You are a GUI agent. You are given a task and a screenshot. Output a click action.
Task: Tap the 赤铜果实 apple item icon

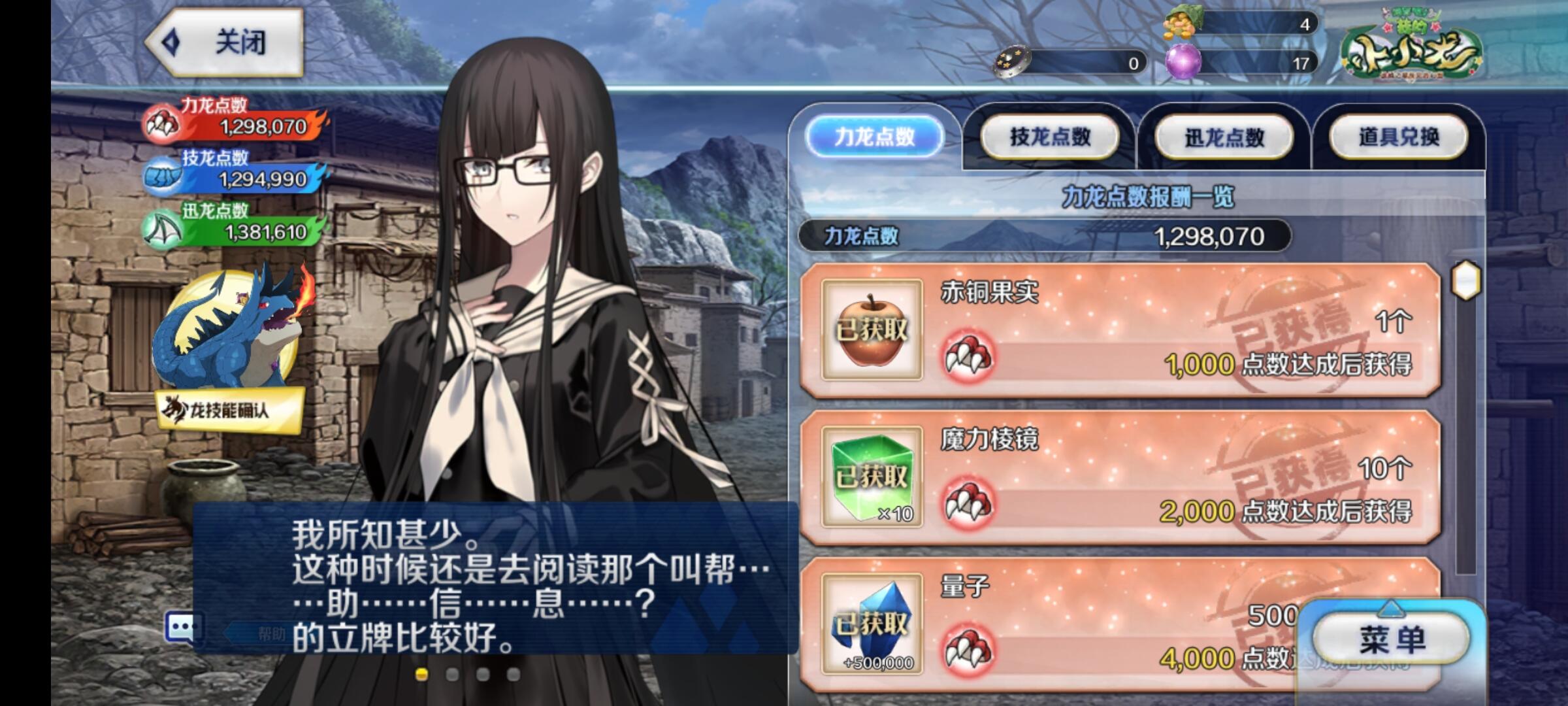[x=872, y=330]
